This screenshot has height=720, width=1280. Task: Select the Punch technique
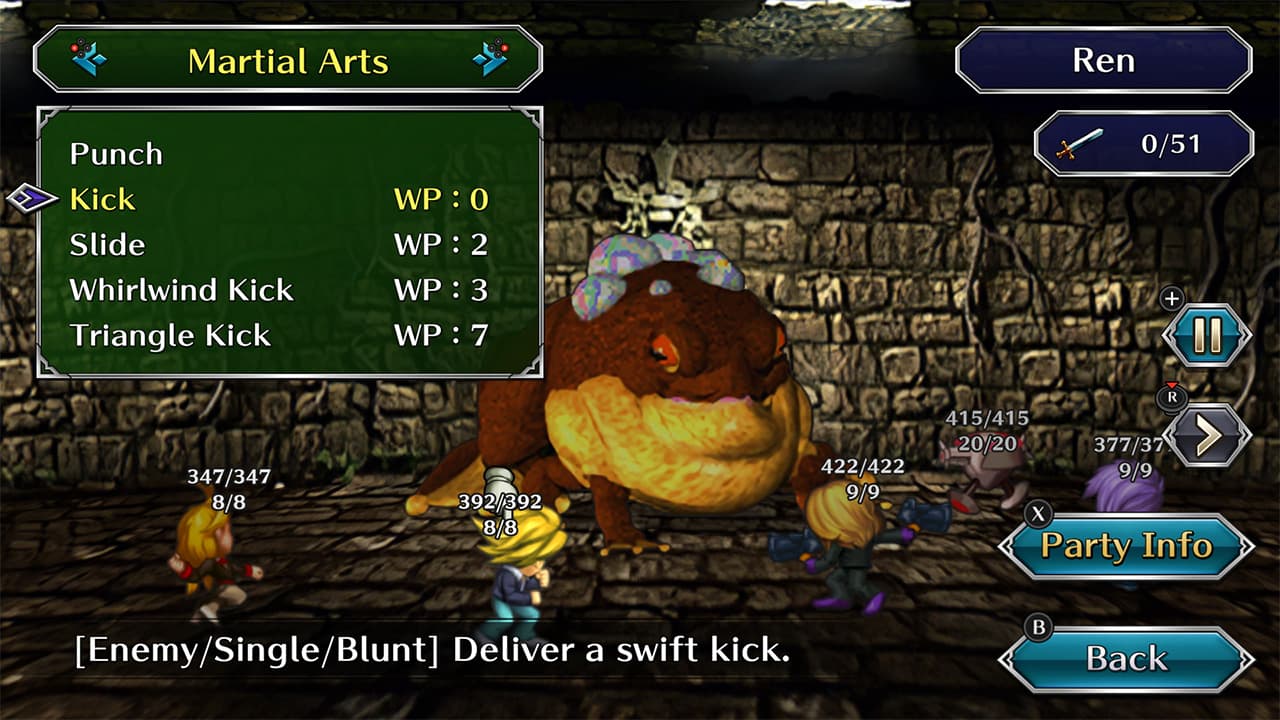(x=115, y=154)
